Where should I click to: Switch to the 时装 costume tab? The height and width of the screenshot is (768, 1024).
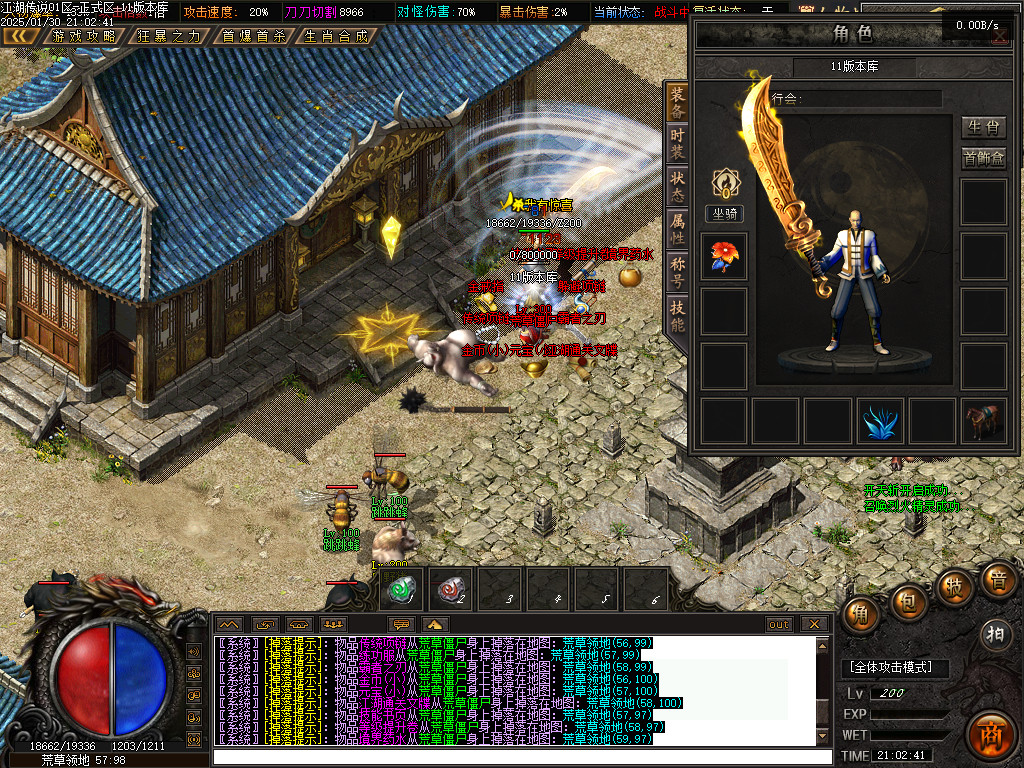pos(678,141)
